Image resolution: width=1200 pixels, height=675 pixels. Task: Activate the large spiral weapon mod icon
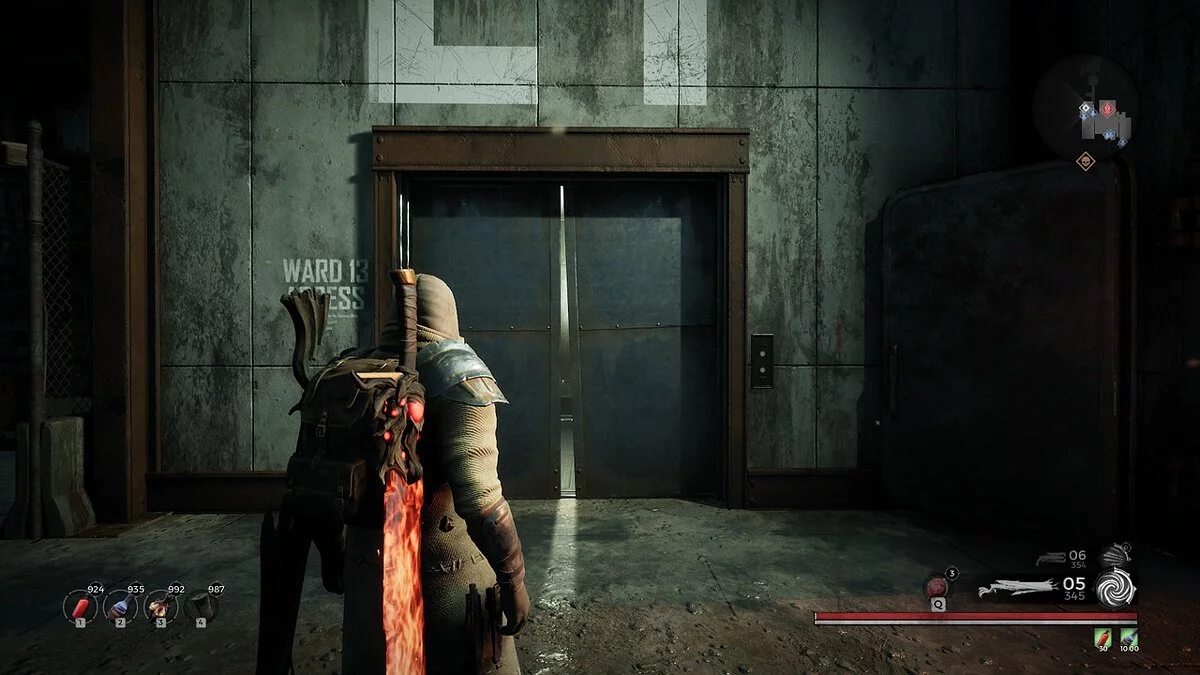(1115, 588)
